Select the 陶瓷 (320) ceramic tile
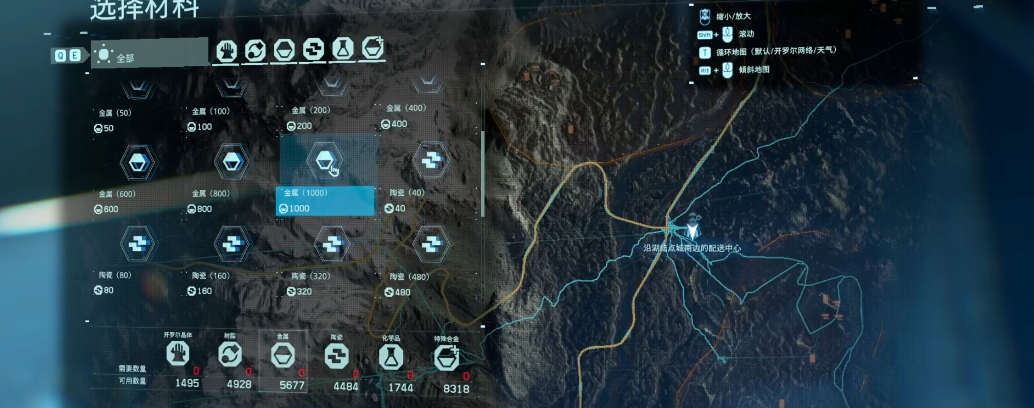The width and height of the screenshot is (1034, 408). tap(330, 242)
